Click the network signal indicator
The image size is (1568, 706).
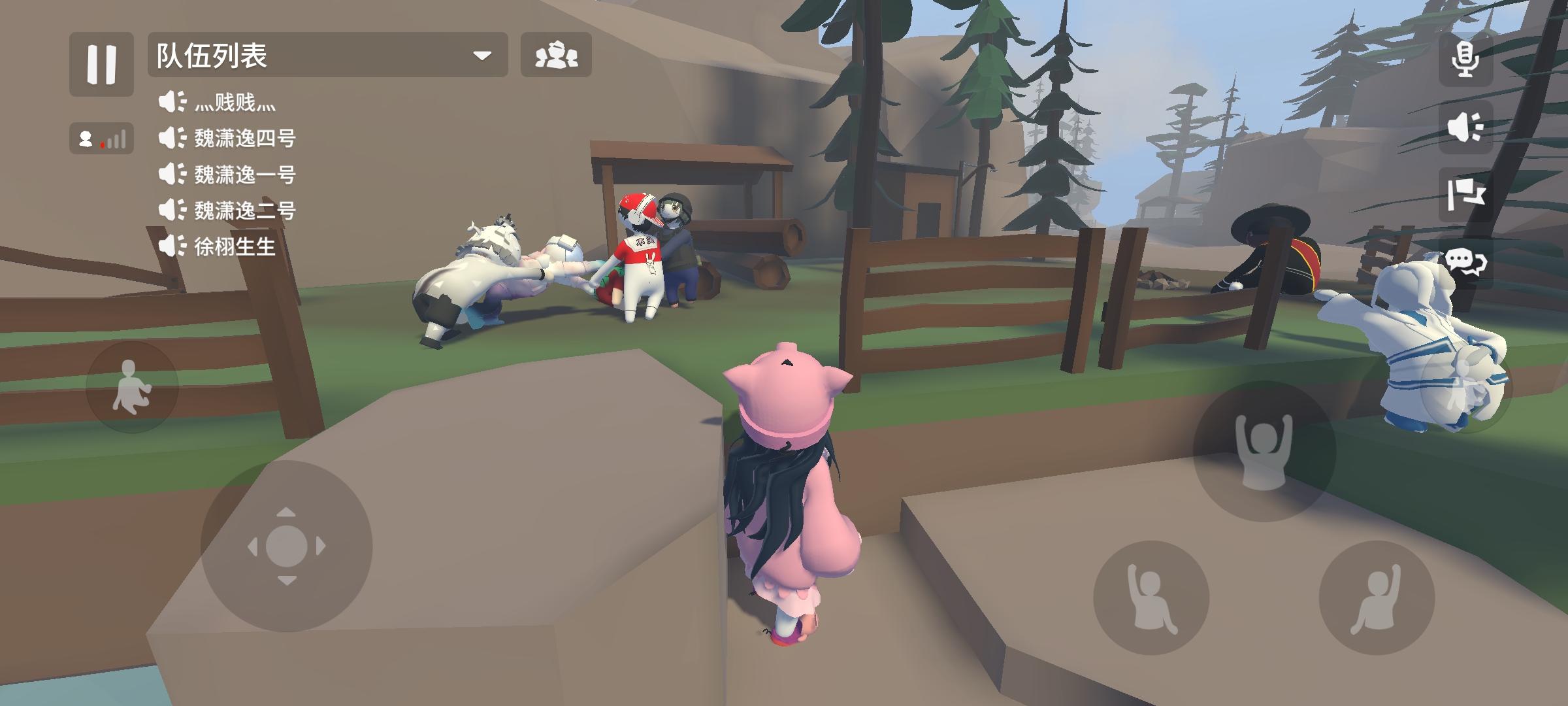pyautogui.click(x=101, y=138)
